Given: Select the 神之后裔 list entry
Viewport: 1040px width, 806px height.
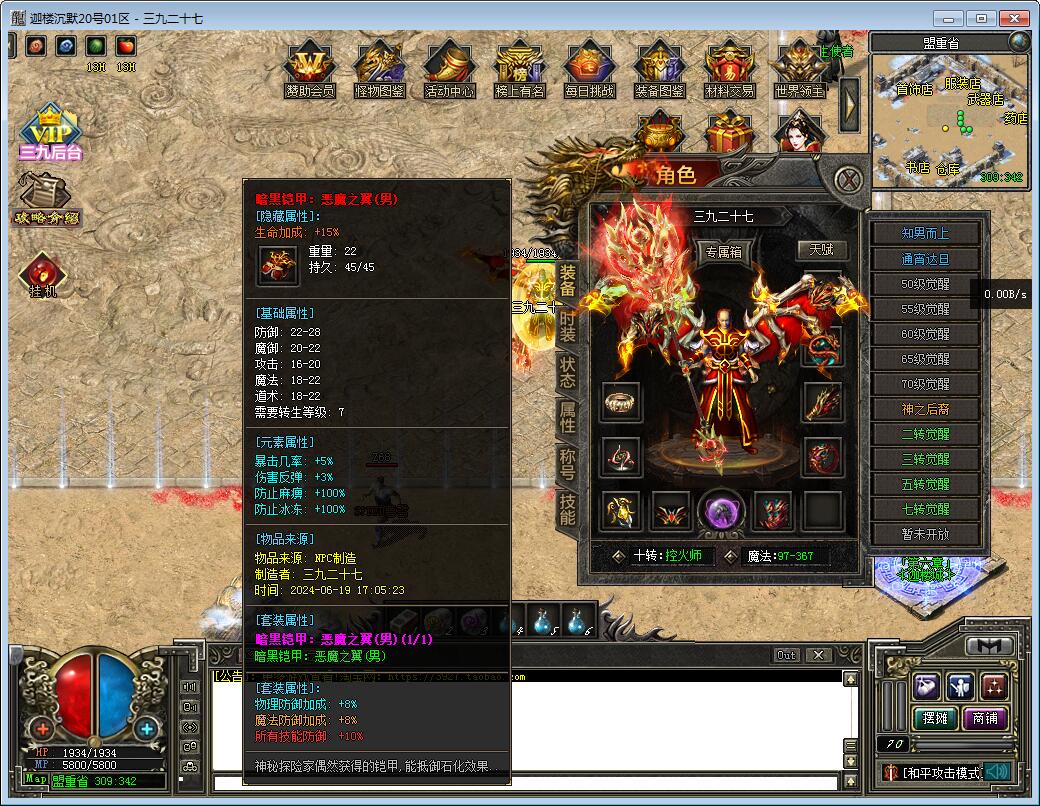Looking at the screenshot, I should tap(925, 409).
